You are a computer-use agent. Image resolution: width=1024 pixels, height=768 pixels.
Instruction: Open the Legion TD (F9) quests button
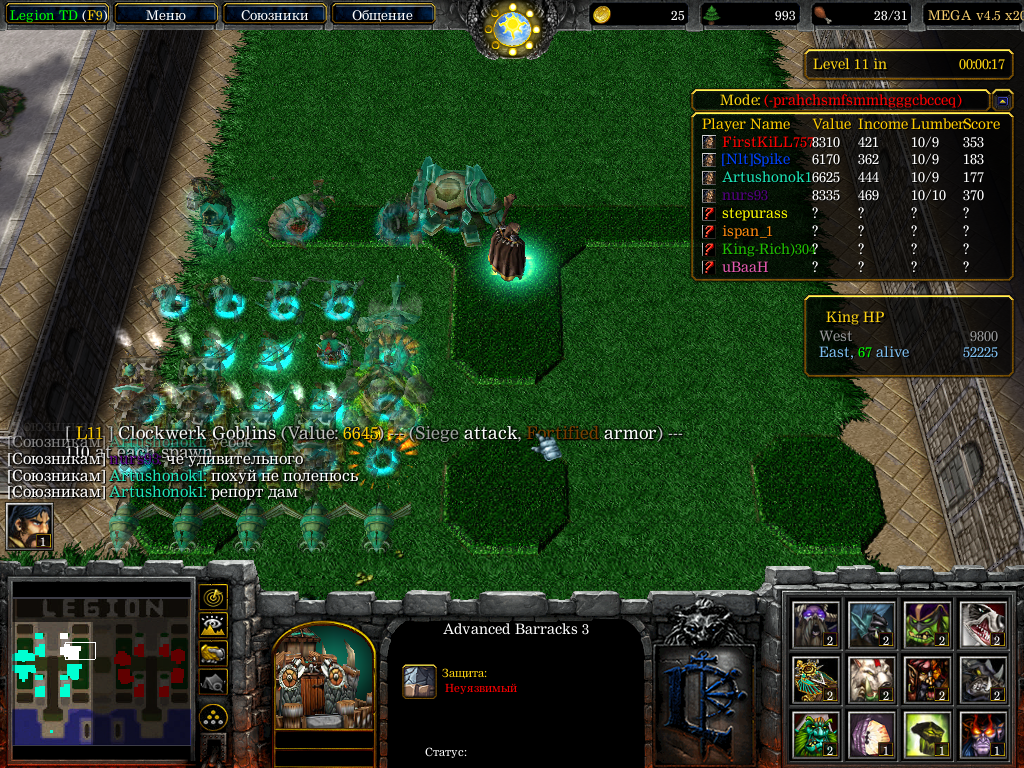(55, 15)
